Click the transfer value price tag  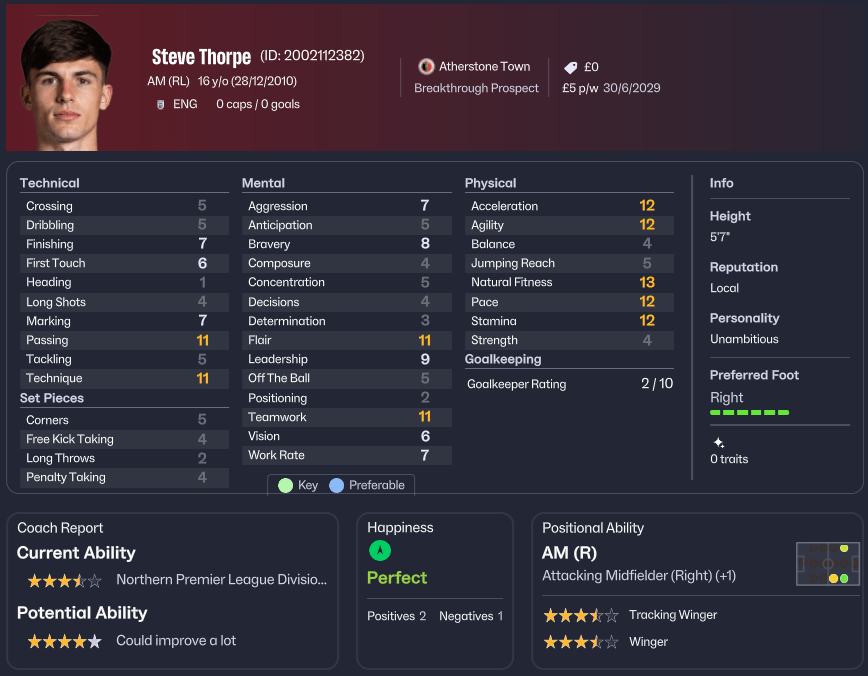(571, 67)
